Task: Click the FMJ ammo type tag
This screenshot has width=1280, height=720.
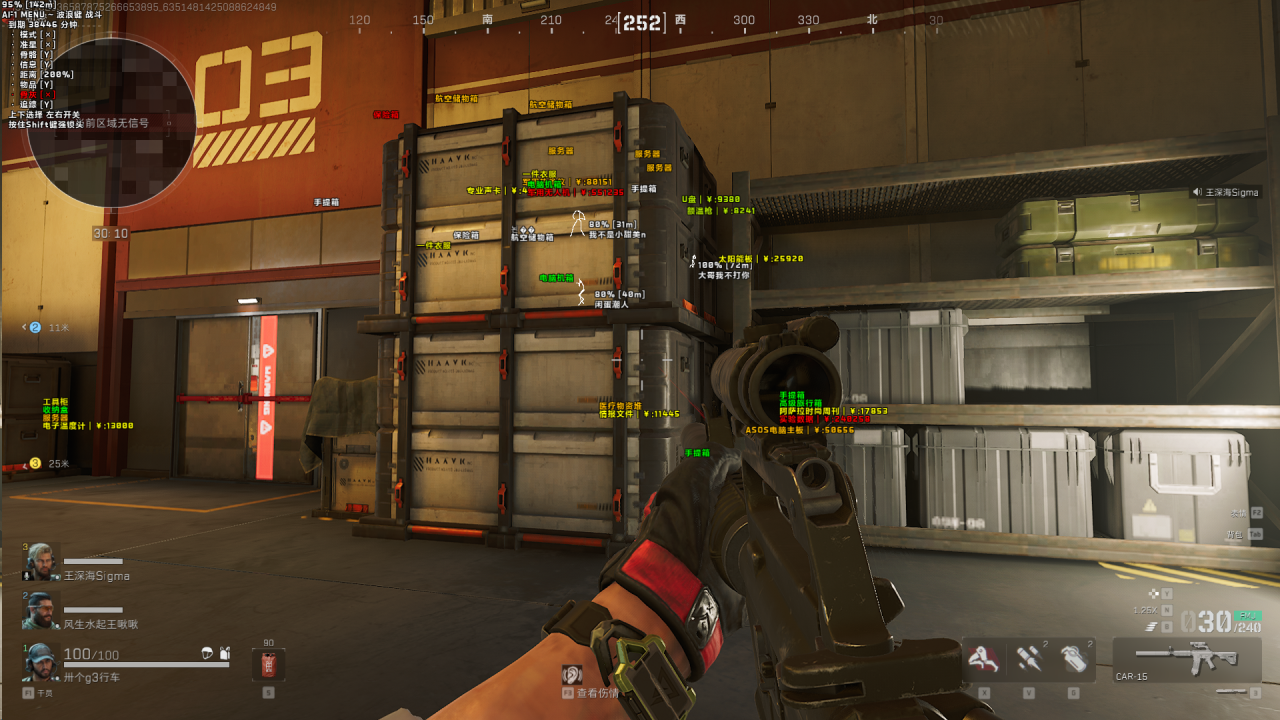Action: 1247,615
